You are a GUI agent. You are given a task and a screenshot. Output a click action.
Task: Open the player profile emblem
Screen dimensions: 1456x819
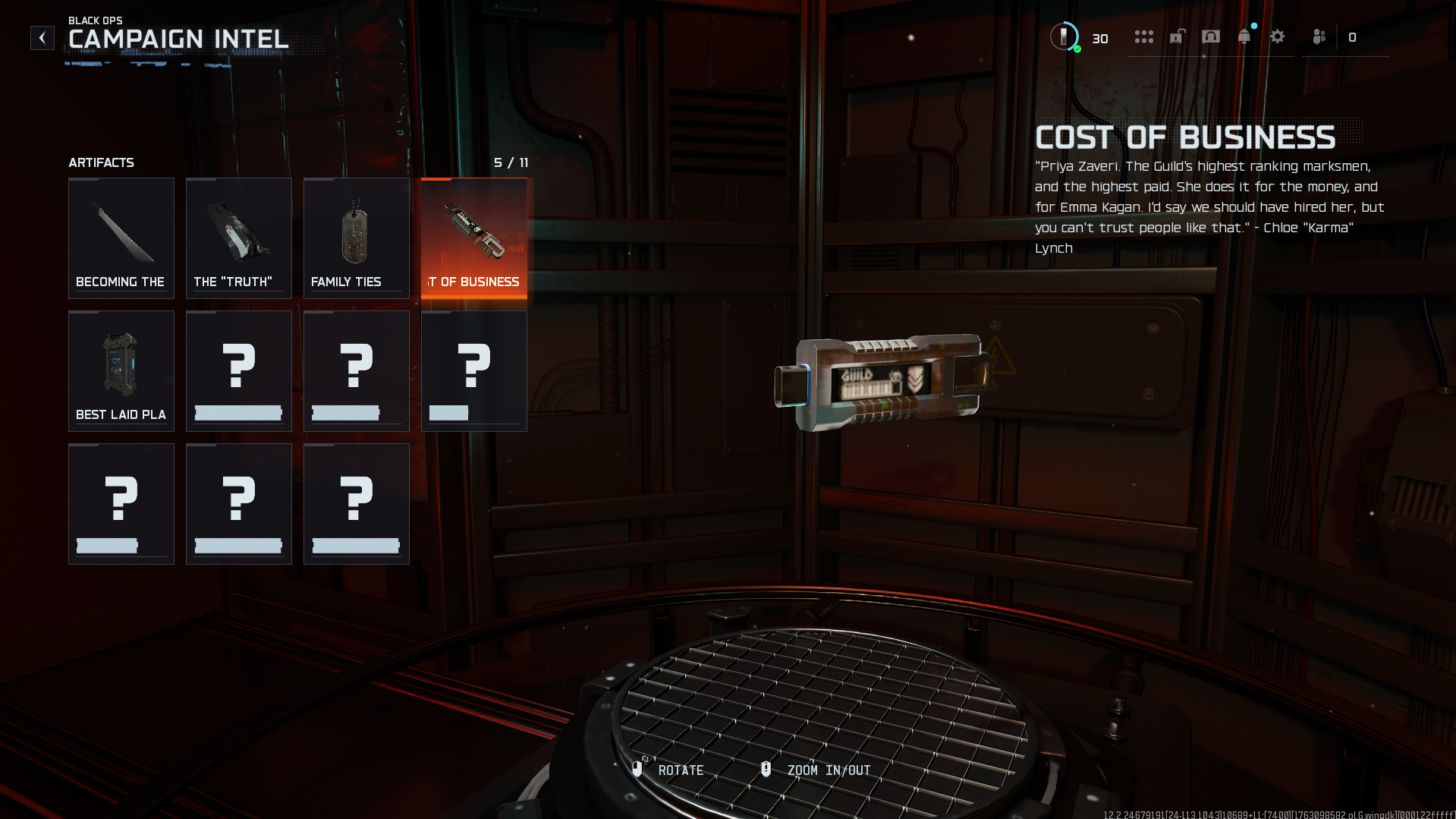point(1064,36)
